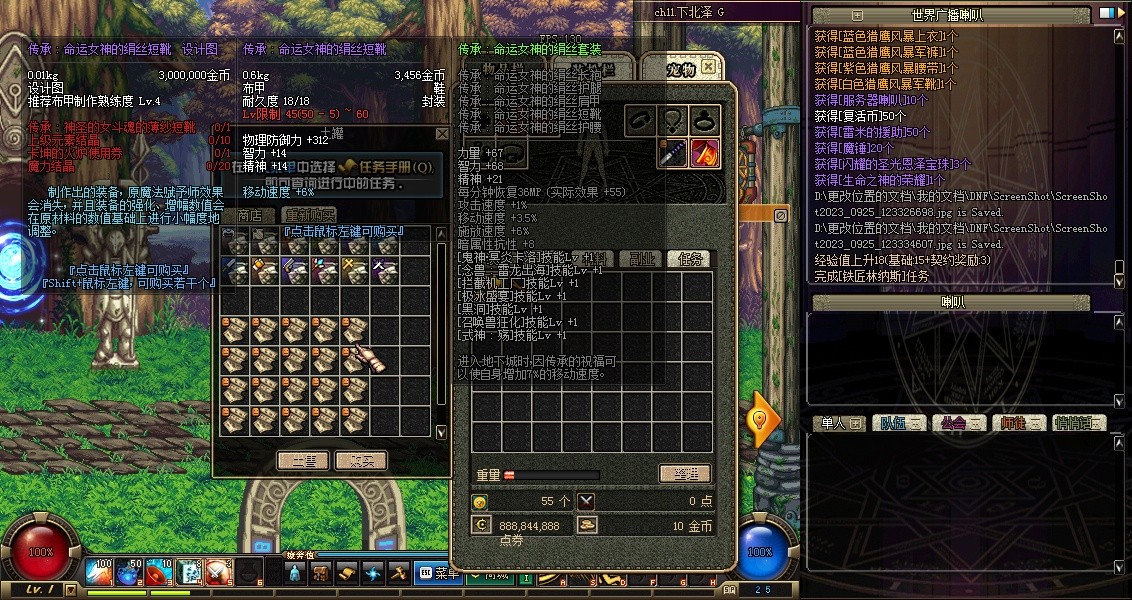Screen dimensions: 1132x600
Task: Switch to the 公会 guild chat tab
Action: (957, 423)
